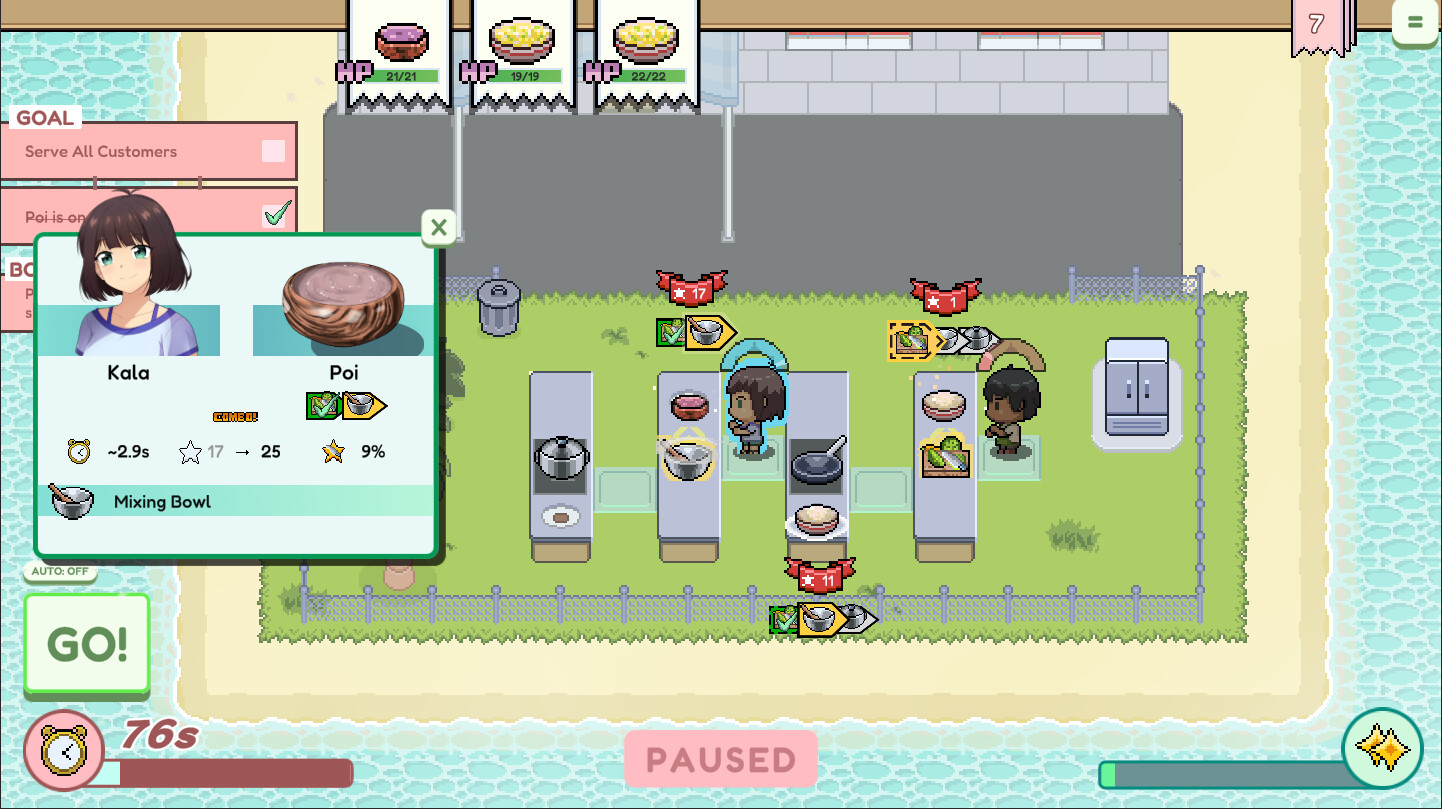Image resolution: width=1442 pixels, height=809 pixels.
Task: Click the red star 11 banner below the counter
Action: [820, 575]
